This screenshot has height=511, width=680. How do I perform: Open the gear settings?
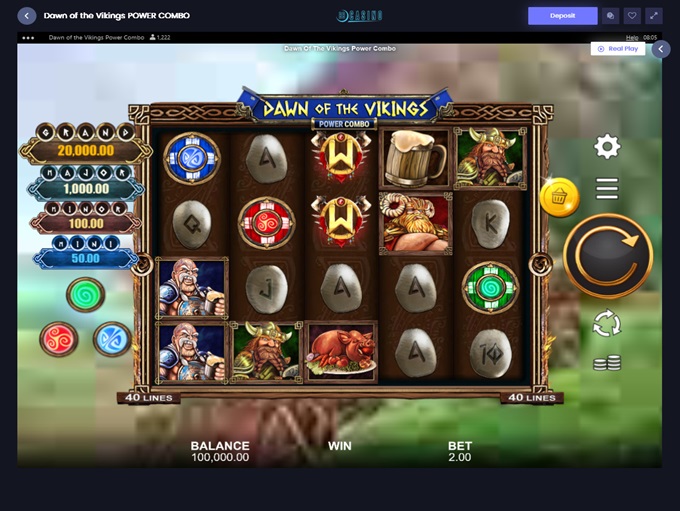coord(607,147)
